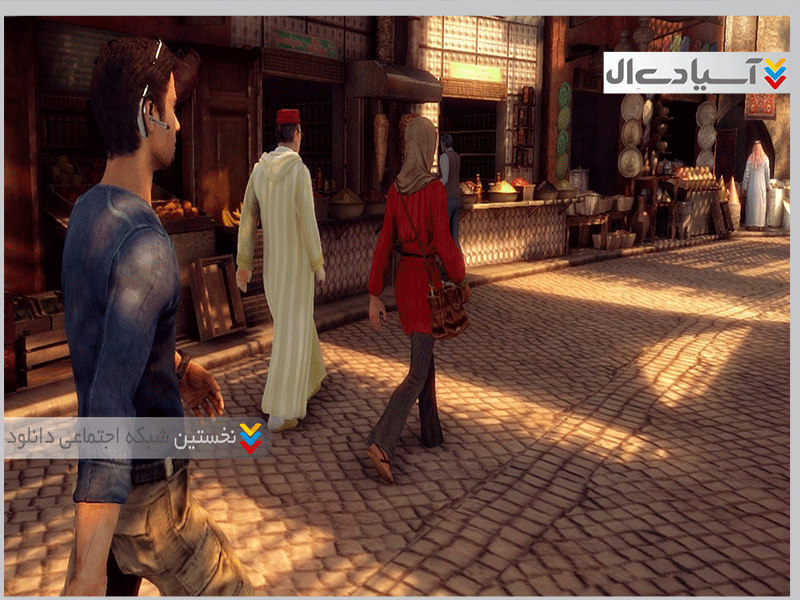Viewport: 800px width, 600px height.
Task: Open the Persian download network banner
Action: (x=134, y=437)
